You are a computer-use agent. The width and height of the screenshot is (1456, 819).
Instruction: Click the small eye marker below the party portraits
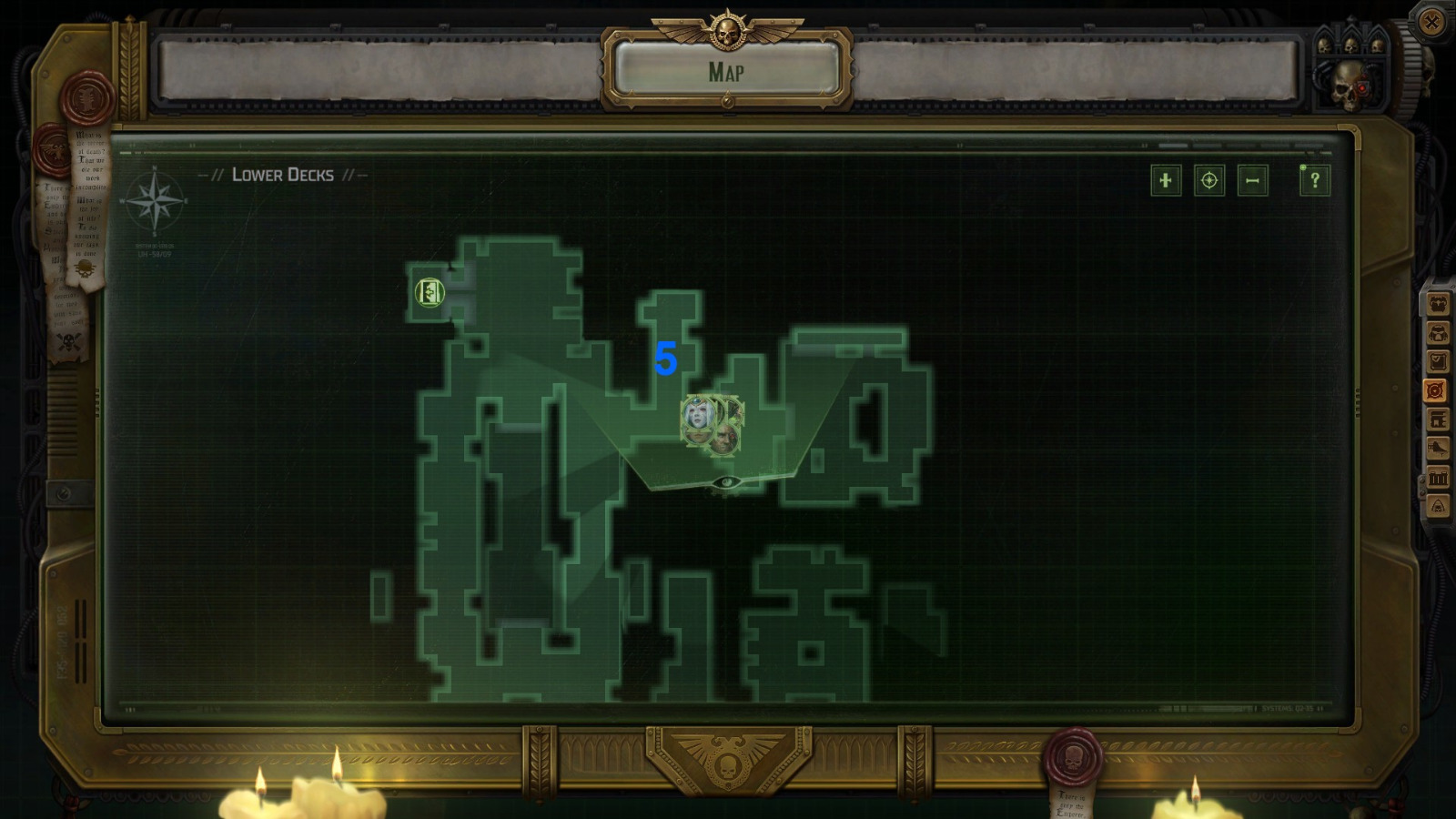point(725,483)
